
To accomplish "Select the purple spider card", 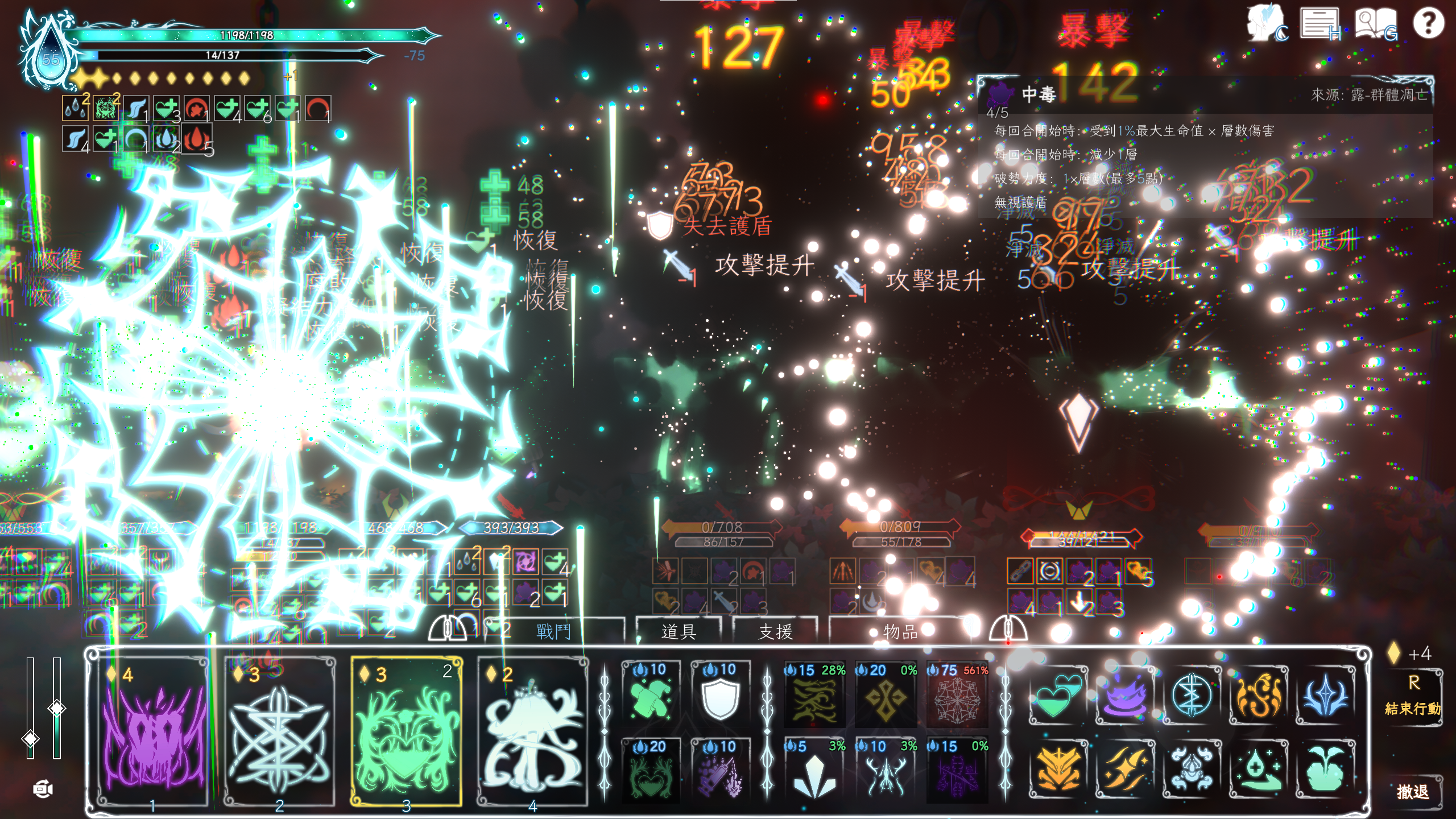I will 152,731.
